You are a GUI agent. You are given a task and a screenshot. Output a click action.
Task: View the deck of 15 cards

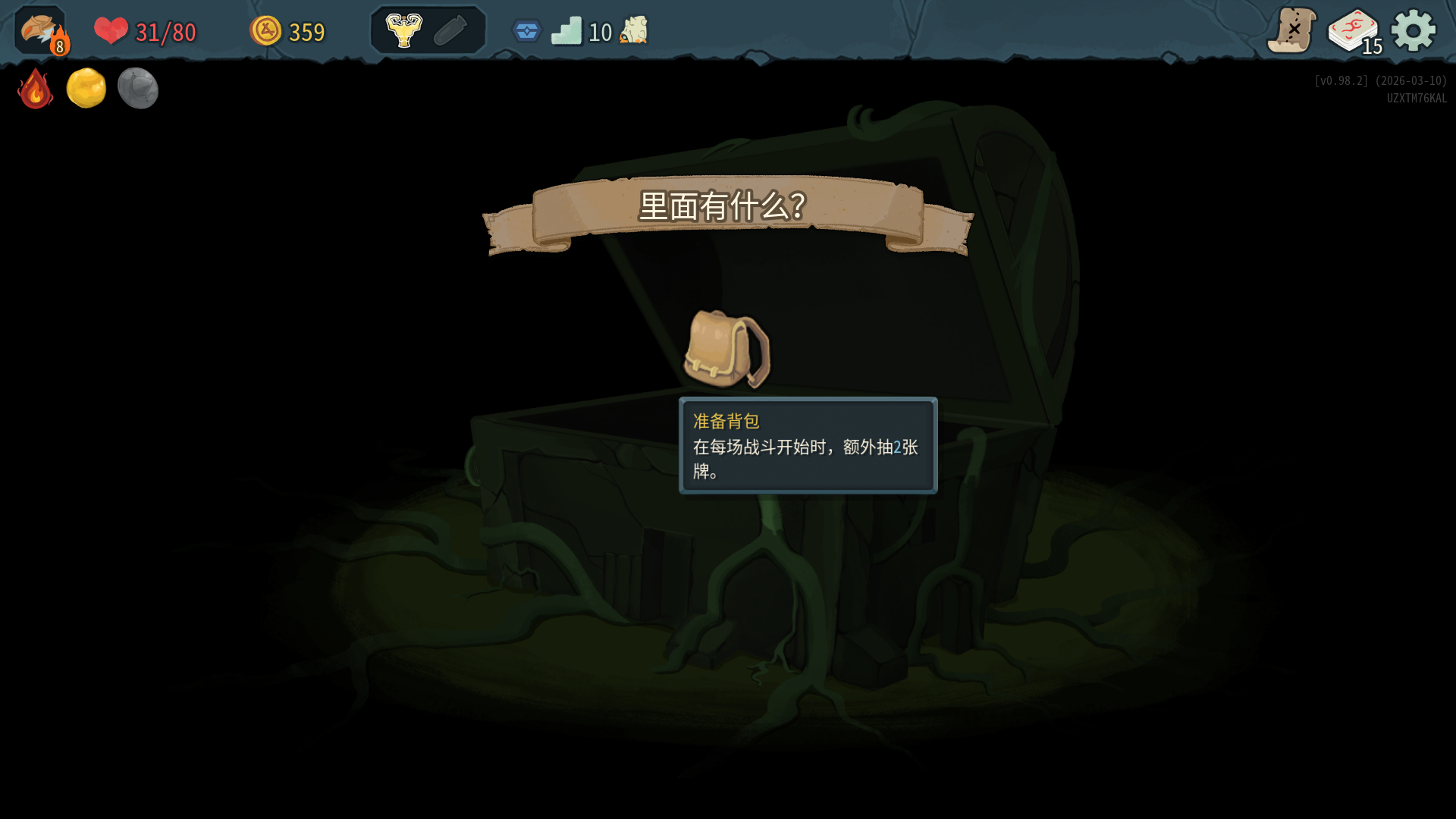[1354, 32]
